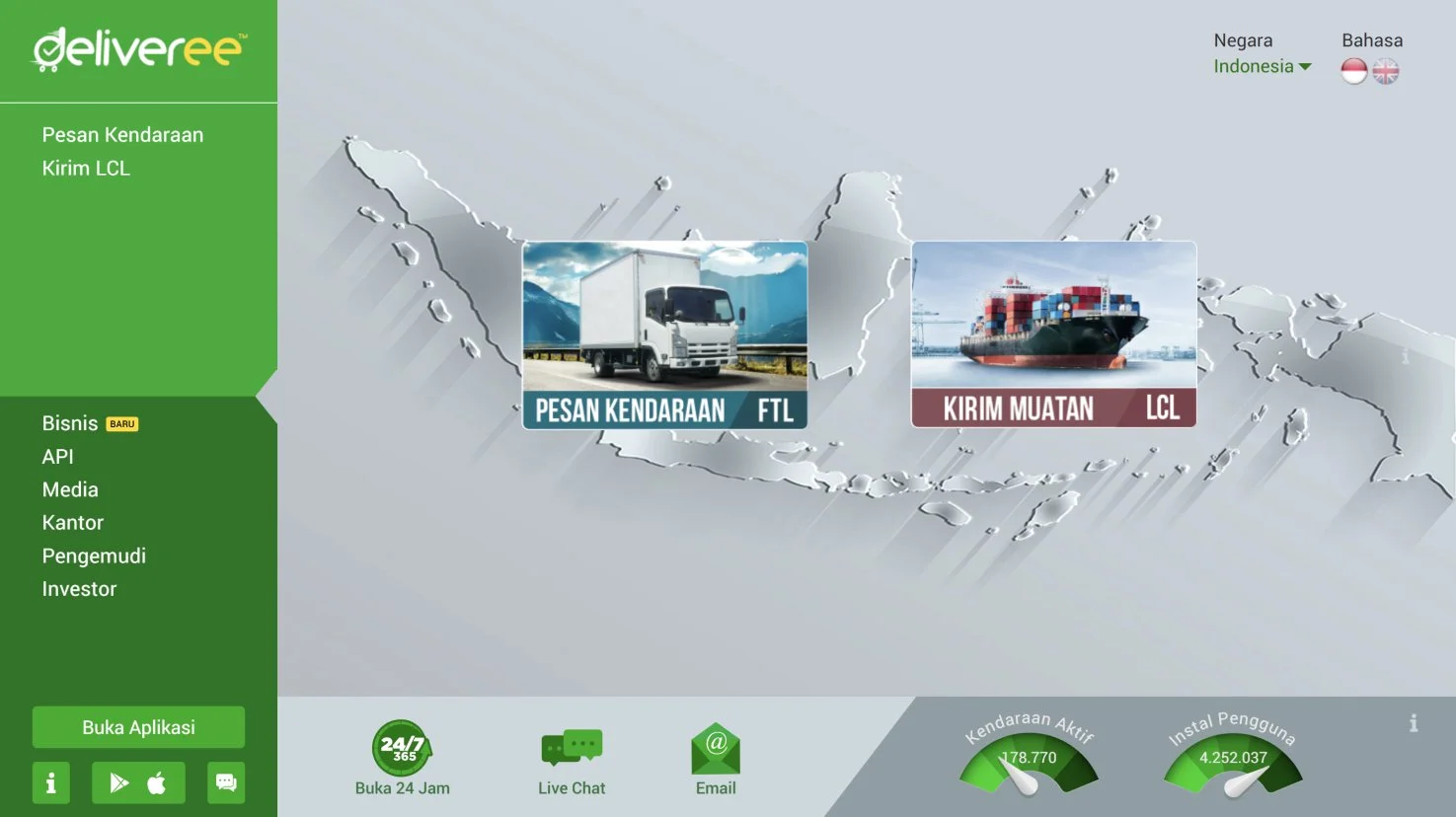
Task: Open the Bisnis section
Action: [x=70, y=423]
